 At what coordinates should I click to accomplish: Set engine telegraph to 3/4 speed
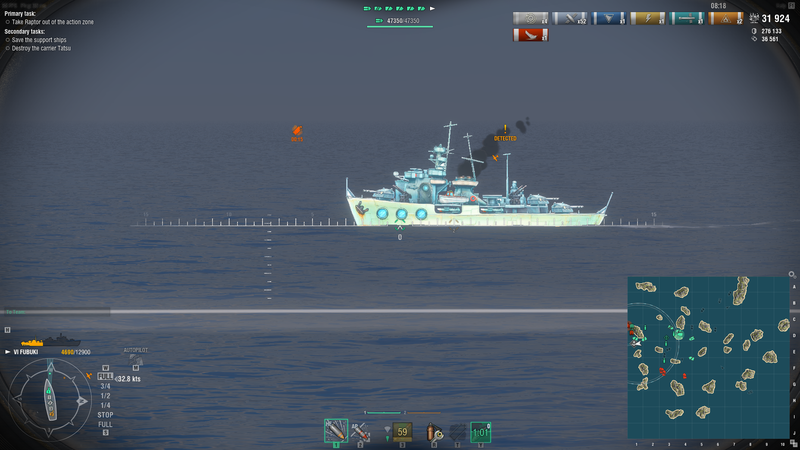[105, 387]
